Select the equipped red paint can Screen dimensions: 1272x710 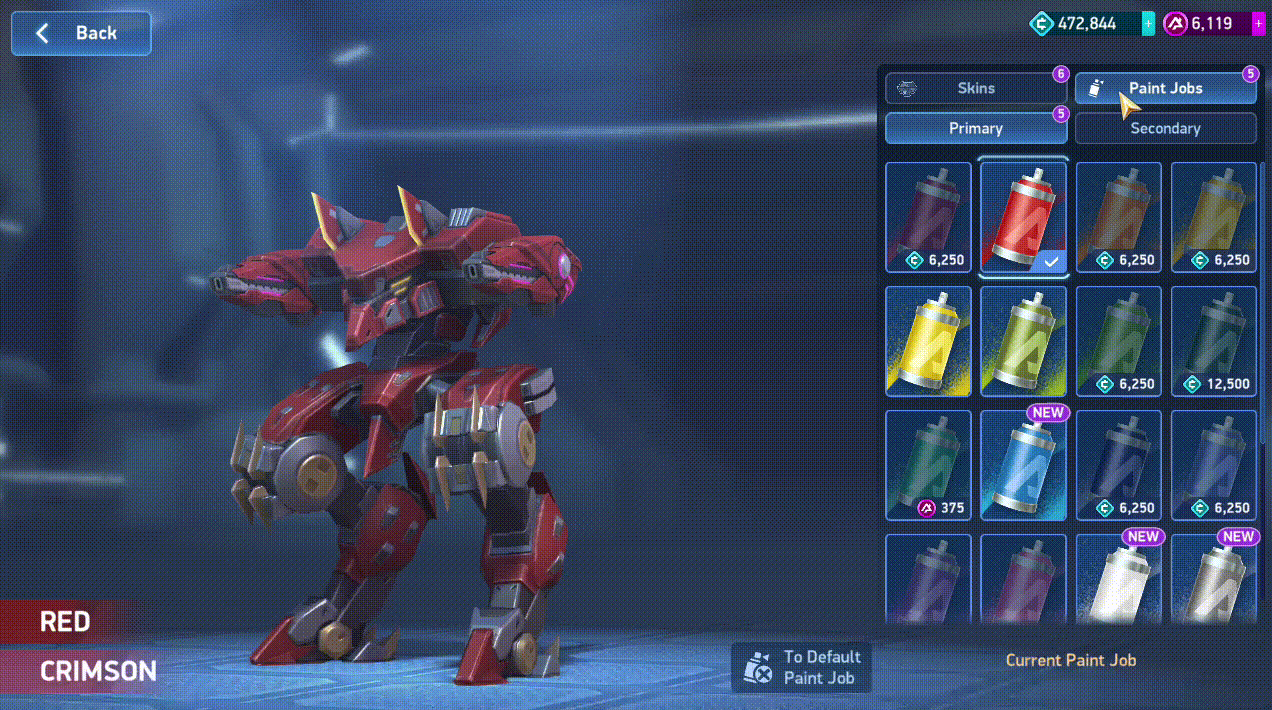point(1024,217)
